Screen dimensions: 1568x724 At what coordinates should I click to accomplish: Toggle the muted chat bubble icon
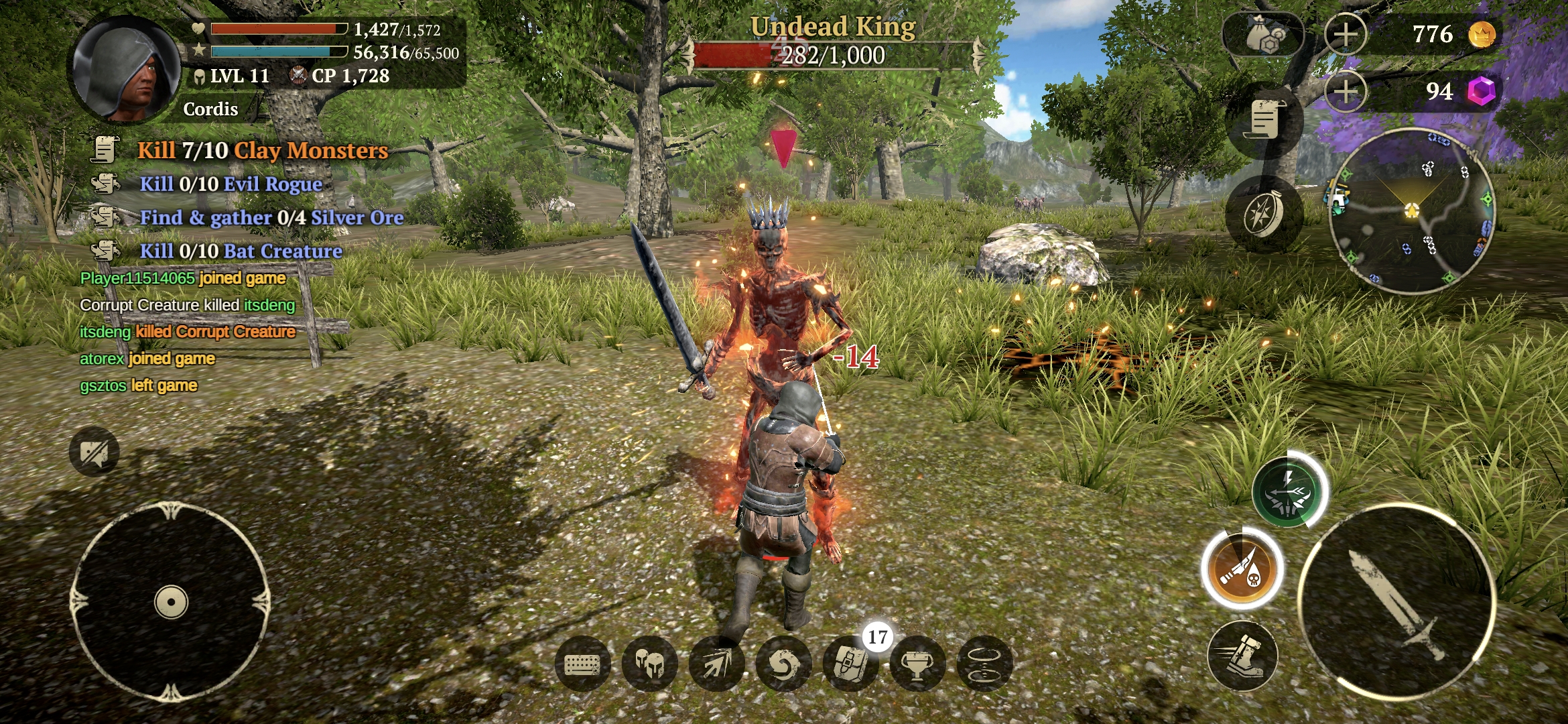coord(94,452)
